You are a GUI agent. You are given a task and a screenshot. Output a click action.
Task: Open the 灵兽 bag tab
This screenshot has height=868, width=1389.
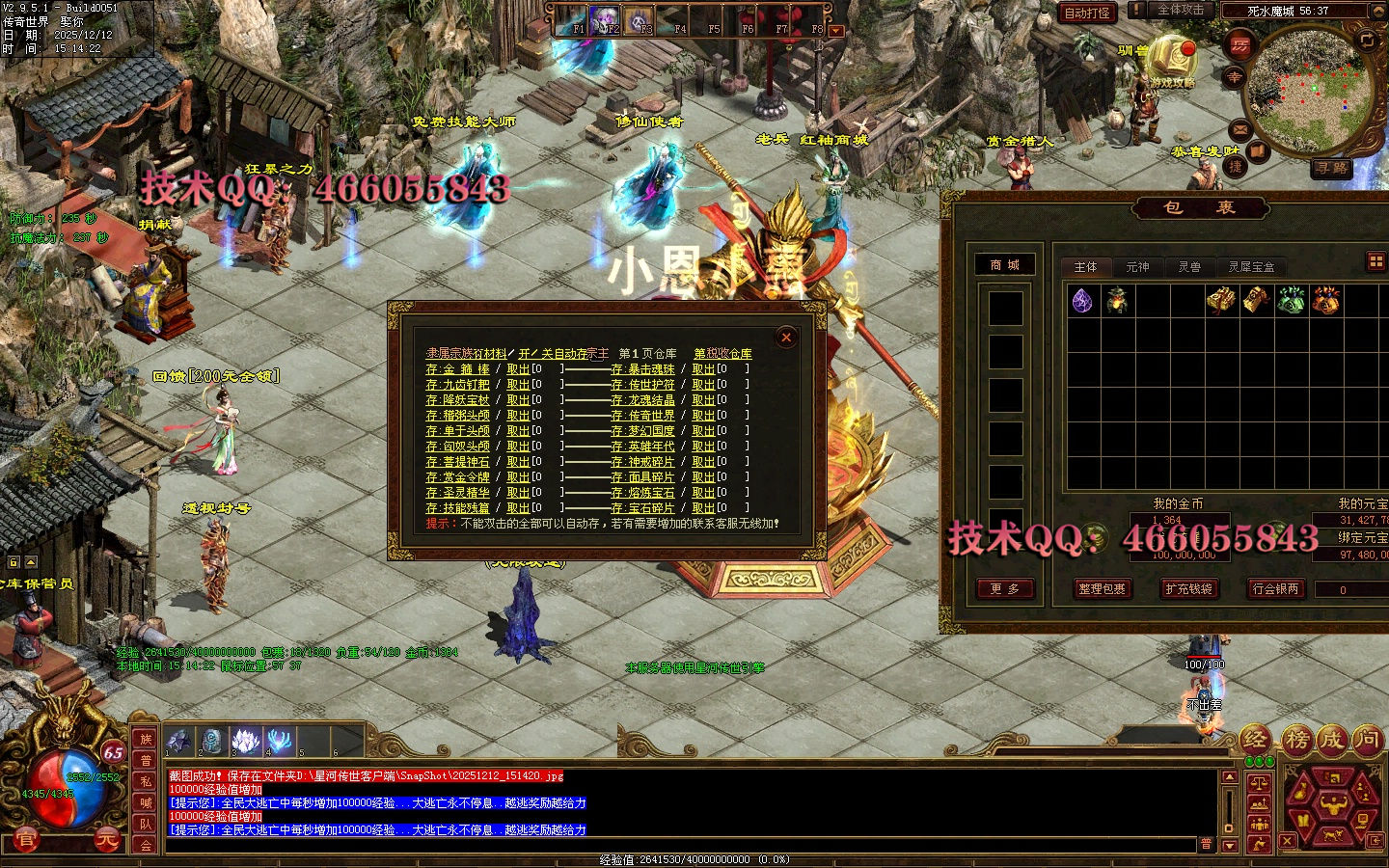click(x=1188, y=266)
